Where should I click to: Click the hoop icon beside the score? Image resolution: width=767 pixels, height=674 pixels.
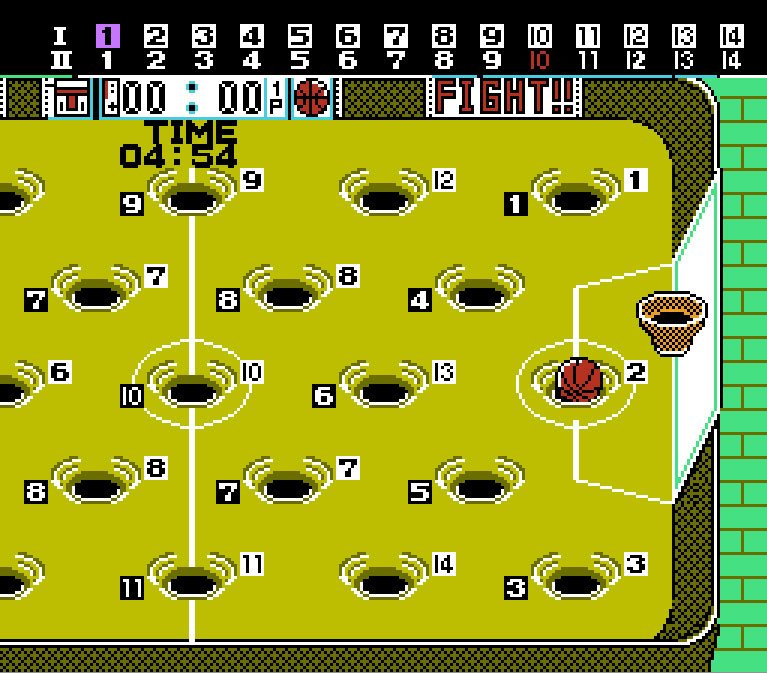point(72,99)
